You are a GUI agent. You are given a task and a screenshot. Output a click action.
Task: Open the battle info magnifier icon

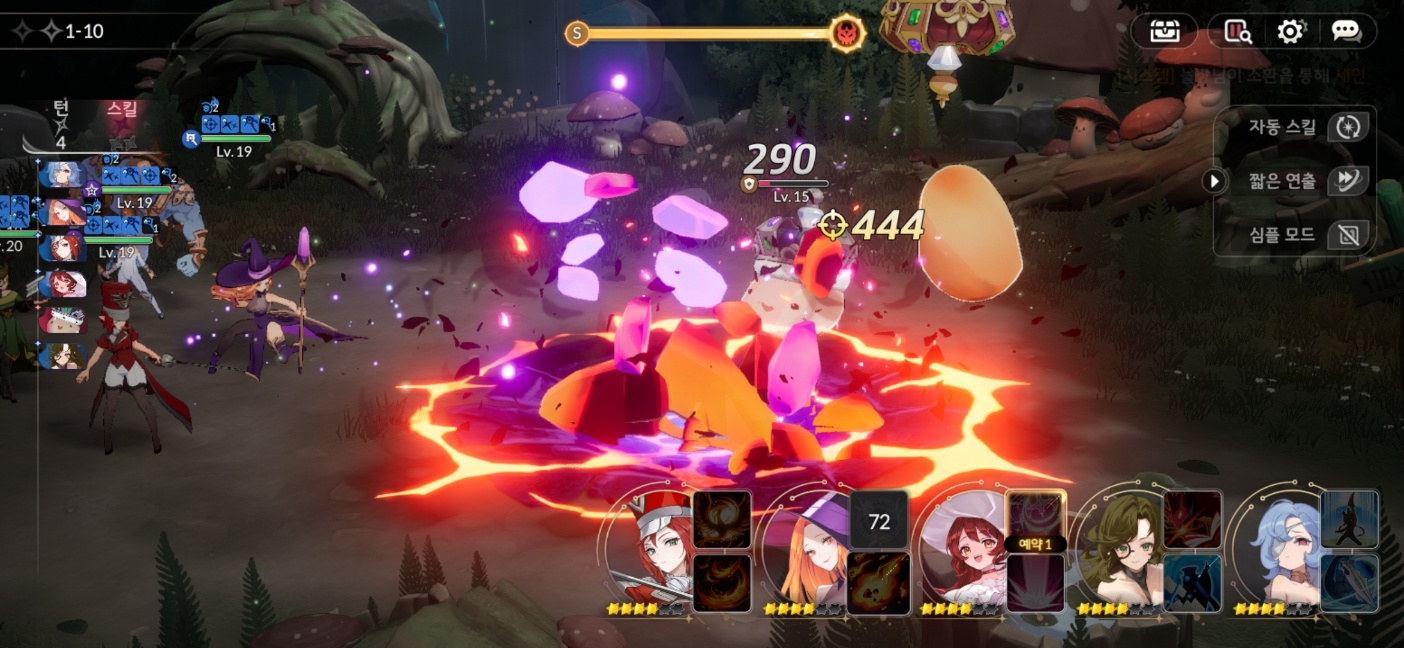1237,31
